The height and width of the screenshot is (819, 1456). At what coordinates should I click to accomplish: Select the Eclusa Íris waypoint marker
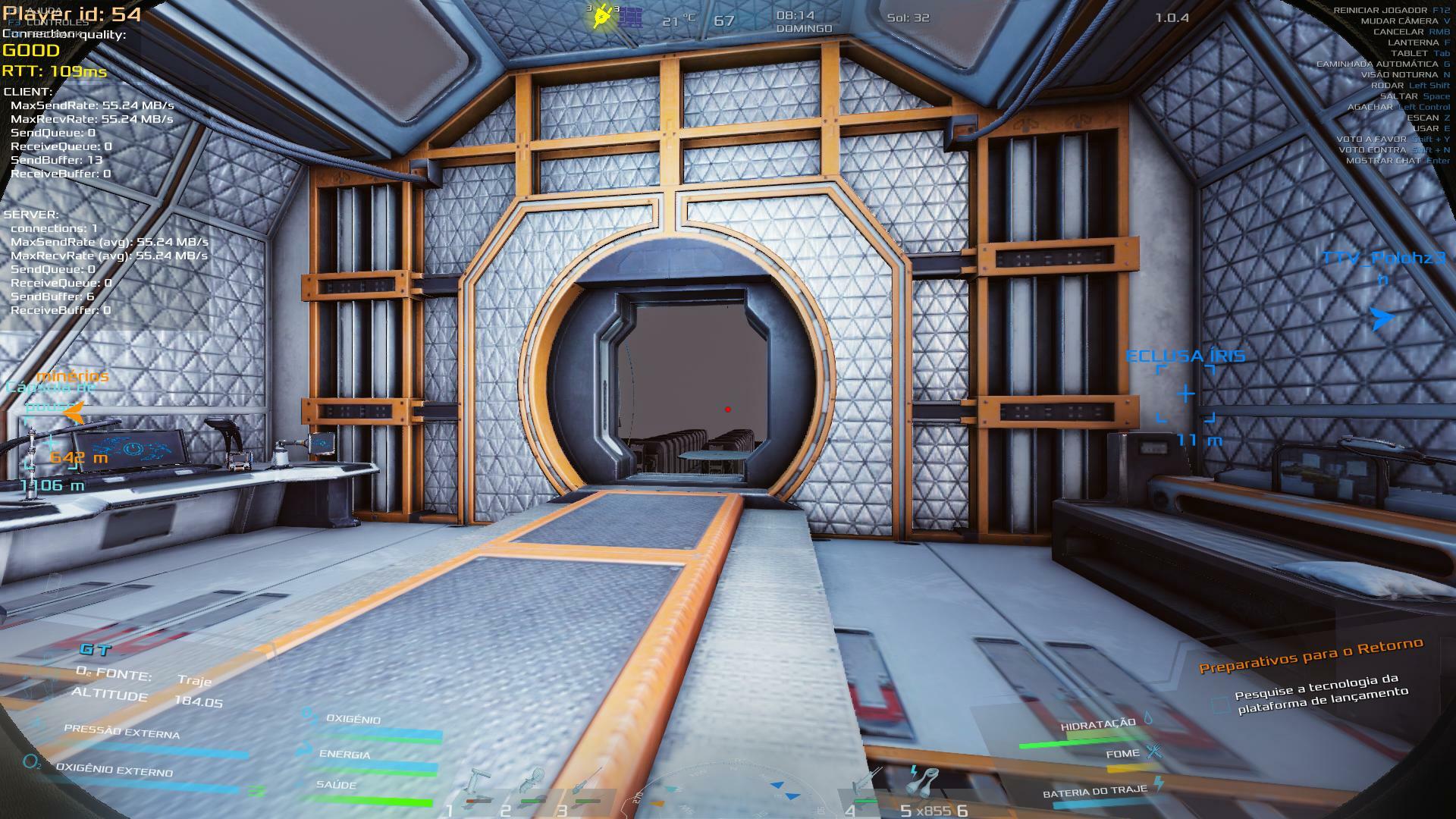pos(1186,394)
